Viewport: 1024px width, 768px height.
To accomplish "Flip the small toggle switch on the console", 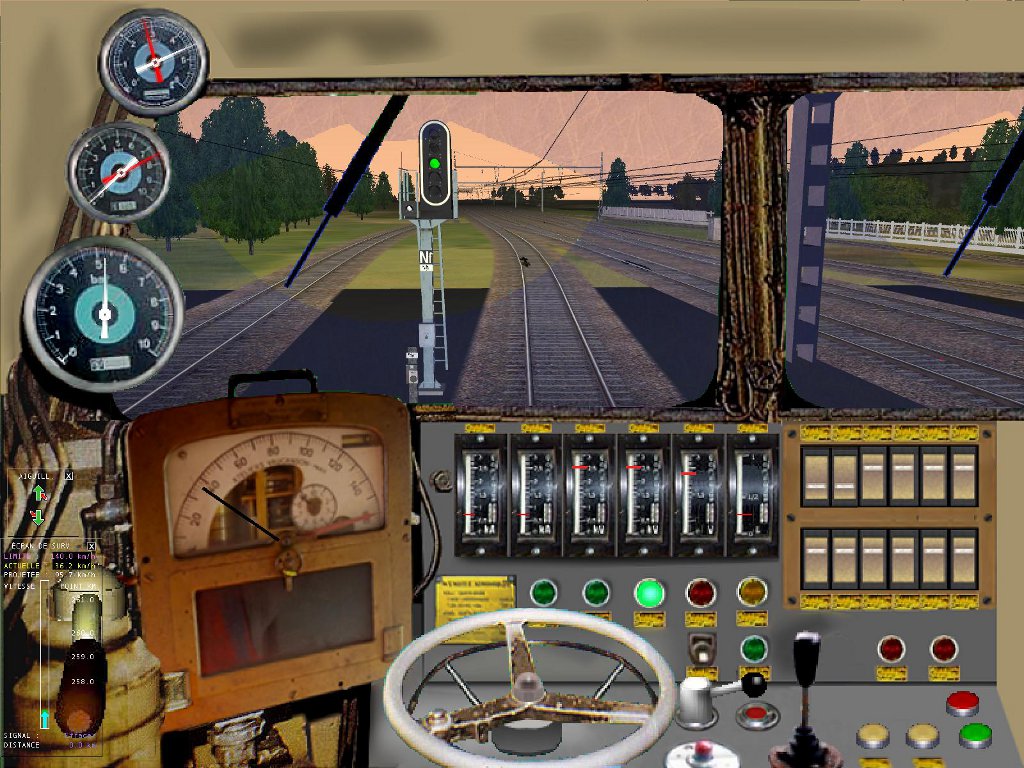I will click(702, 648).
